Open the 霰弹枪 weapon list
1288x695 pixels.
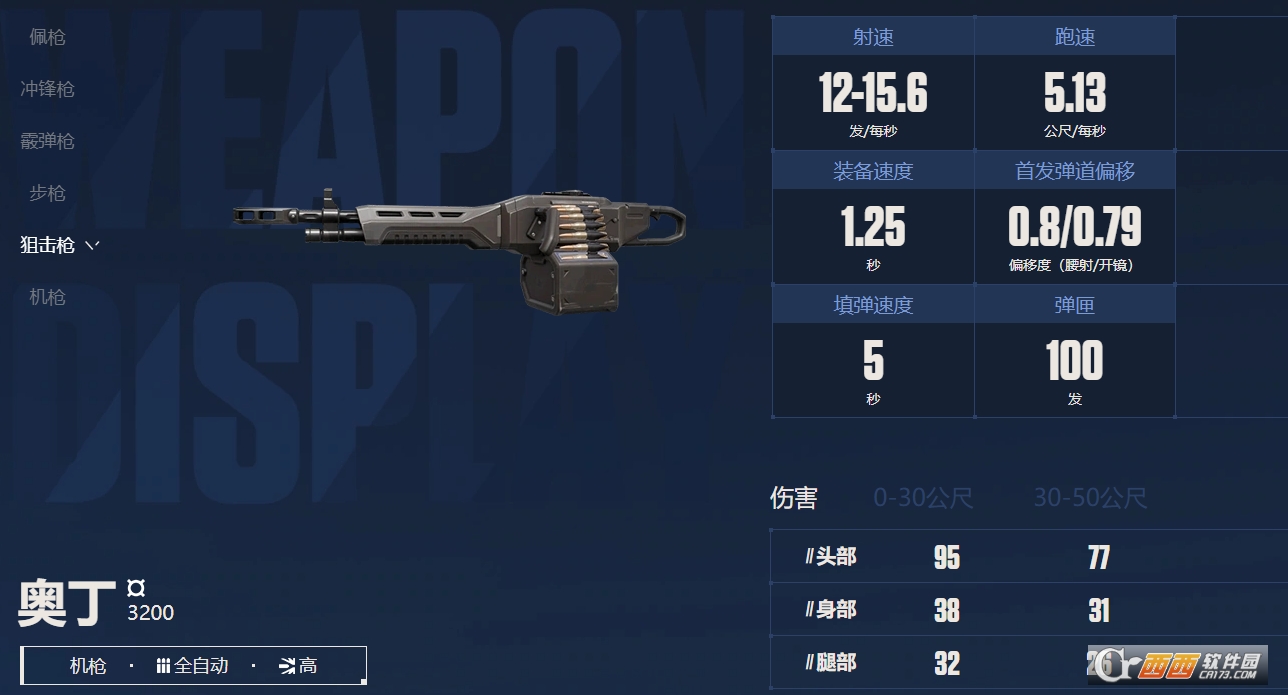[47, 141]
